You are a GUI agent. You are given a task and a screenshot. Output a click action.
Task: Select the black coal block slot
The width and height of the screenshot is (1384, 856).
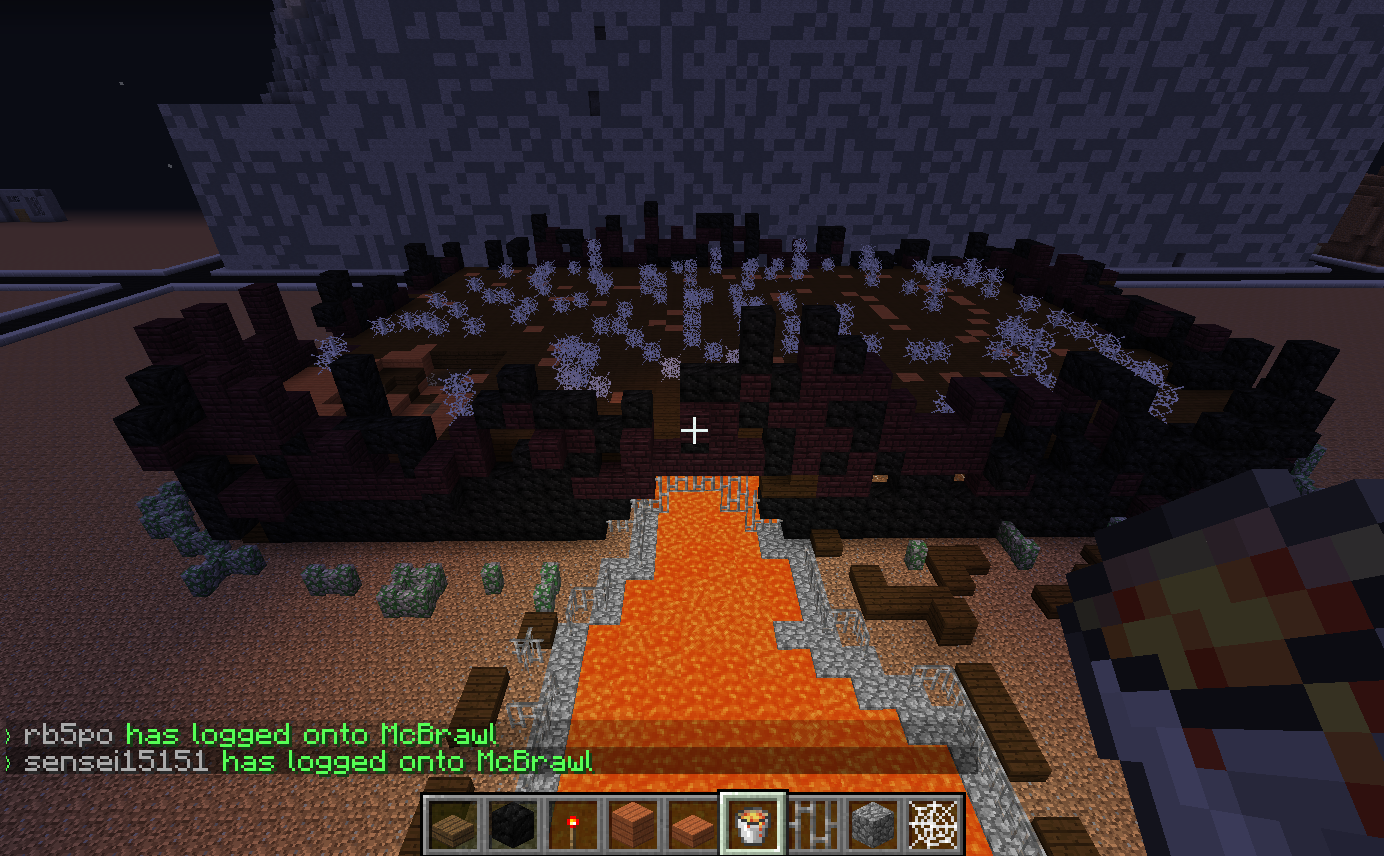(x=513, y=824)
